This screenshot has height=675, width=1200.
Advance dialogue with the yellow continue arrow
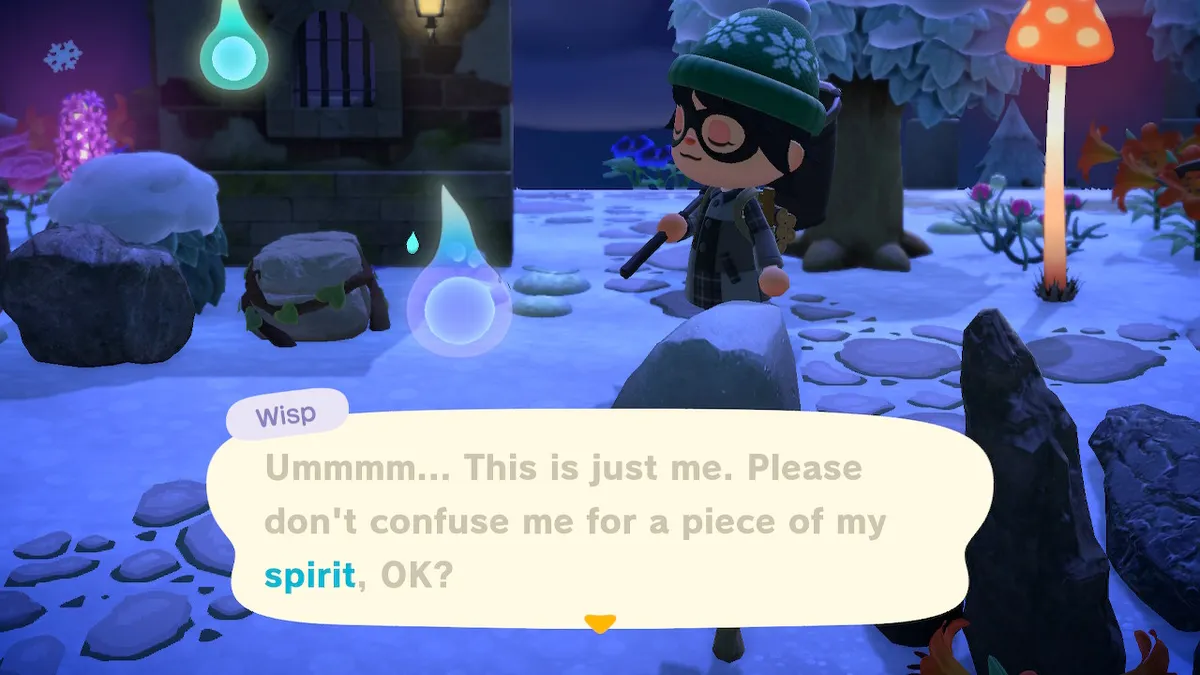click(x=599, y=624)
